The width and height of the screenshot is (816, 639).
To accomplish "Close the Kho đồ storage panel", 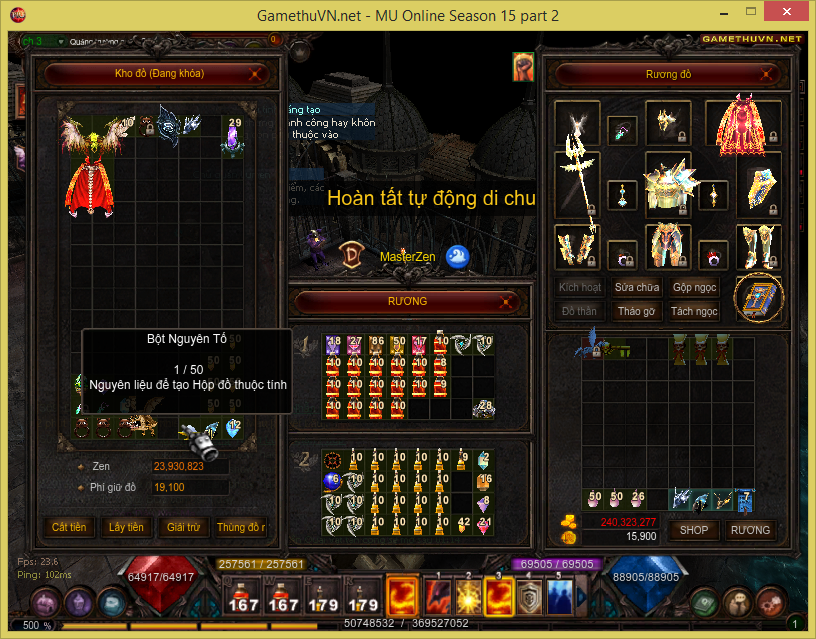I will (x=257, y=73).
